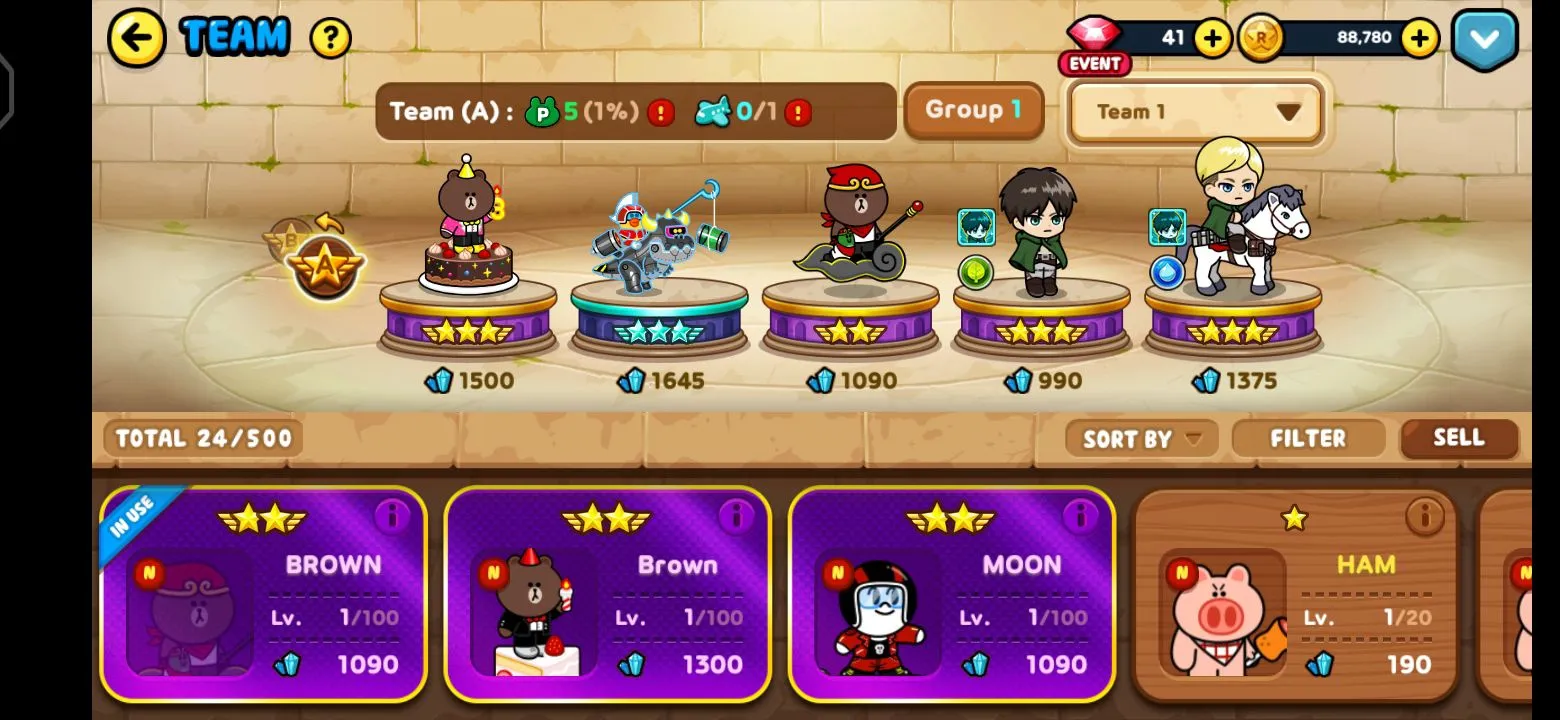Switch group using the Group 1 button
1560x720 pixels.
(973, 110)
